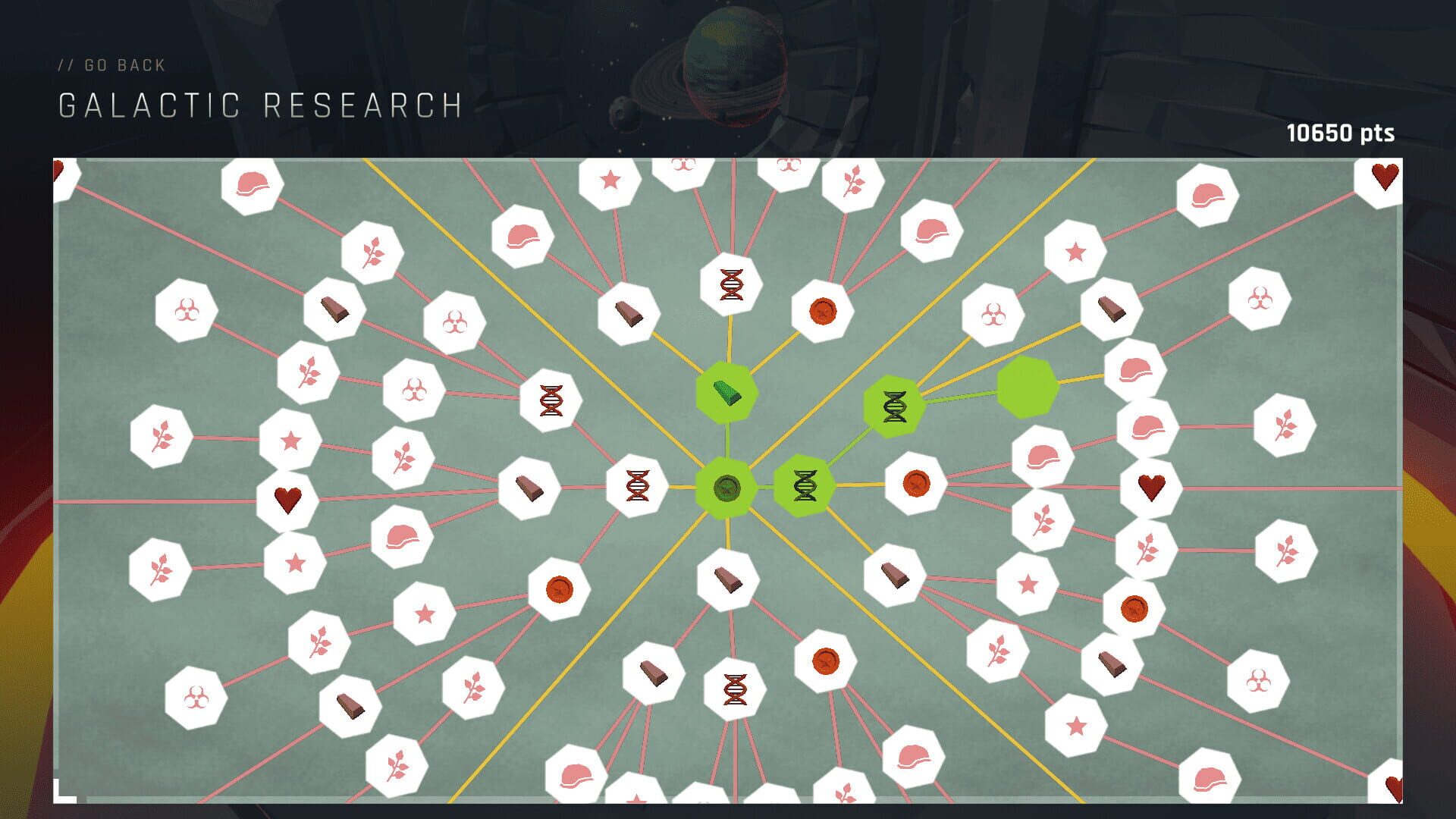Open the orange coin node in the upper middle

click(x=823, y=311)
